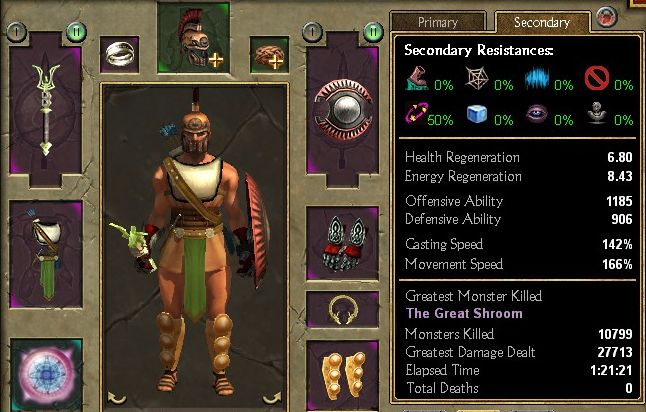Viewport: 646px width, 412px height.
Task: Rotate the character using the bottom-right arrow
Action: click(x=272, y=398)
